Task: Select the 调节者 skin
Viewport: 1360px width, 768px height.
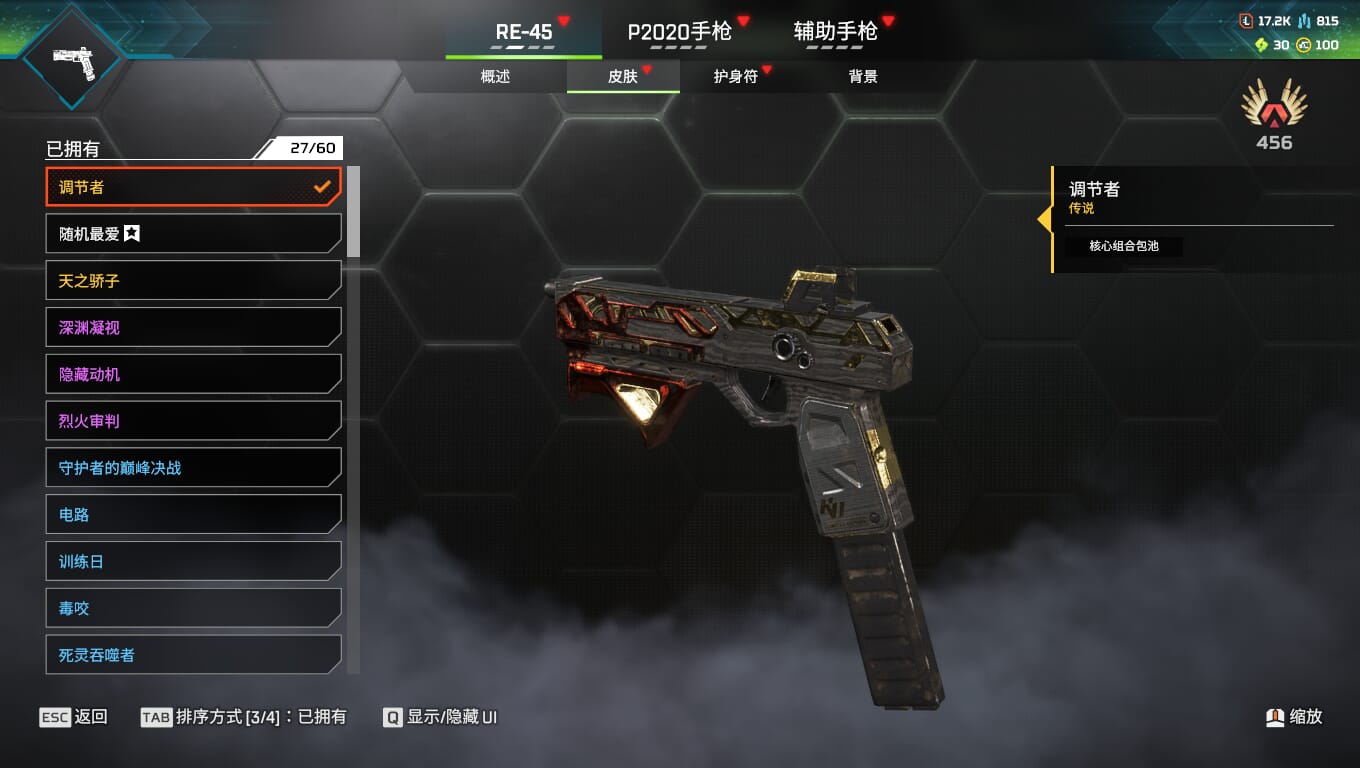Action: (193, 187)
